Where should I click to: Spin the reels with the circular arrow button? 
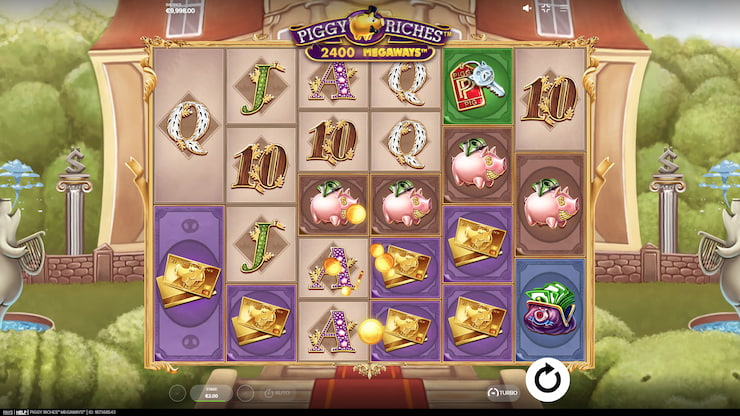547,380
